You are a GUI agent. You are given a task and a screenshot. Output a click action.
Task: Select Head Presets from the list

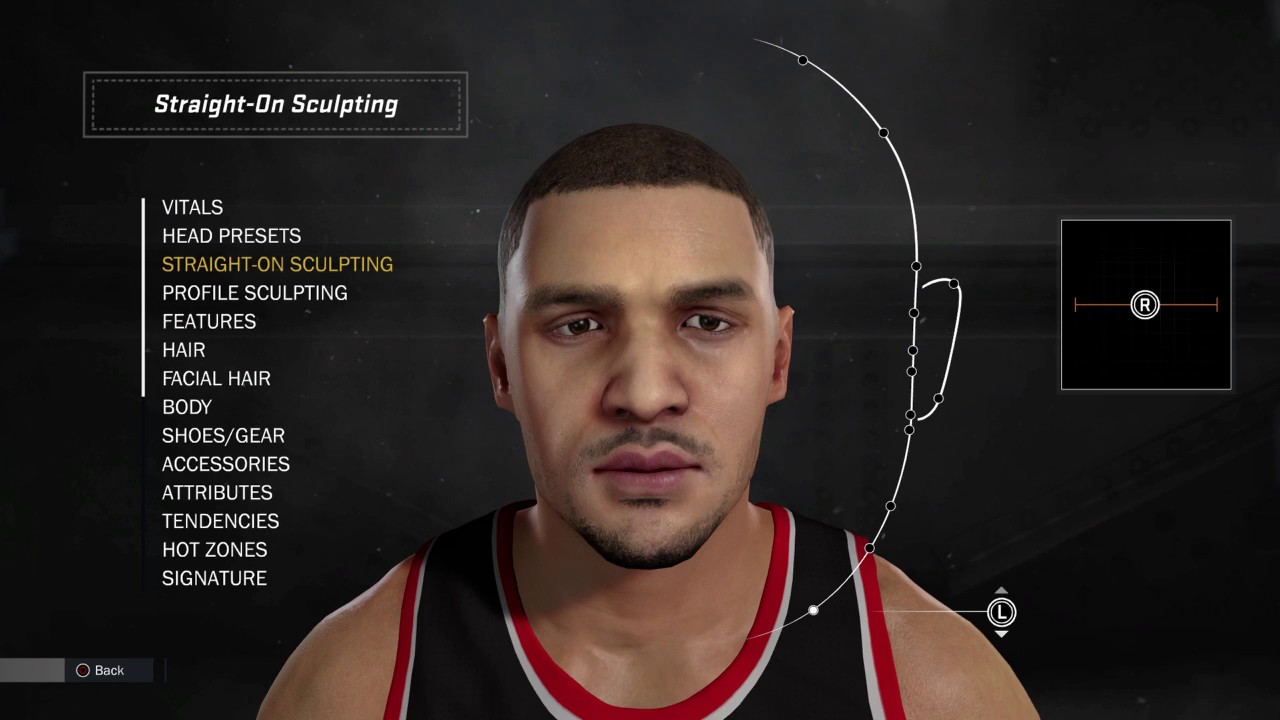(x=231, y=236)
